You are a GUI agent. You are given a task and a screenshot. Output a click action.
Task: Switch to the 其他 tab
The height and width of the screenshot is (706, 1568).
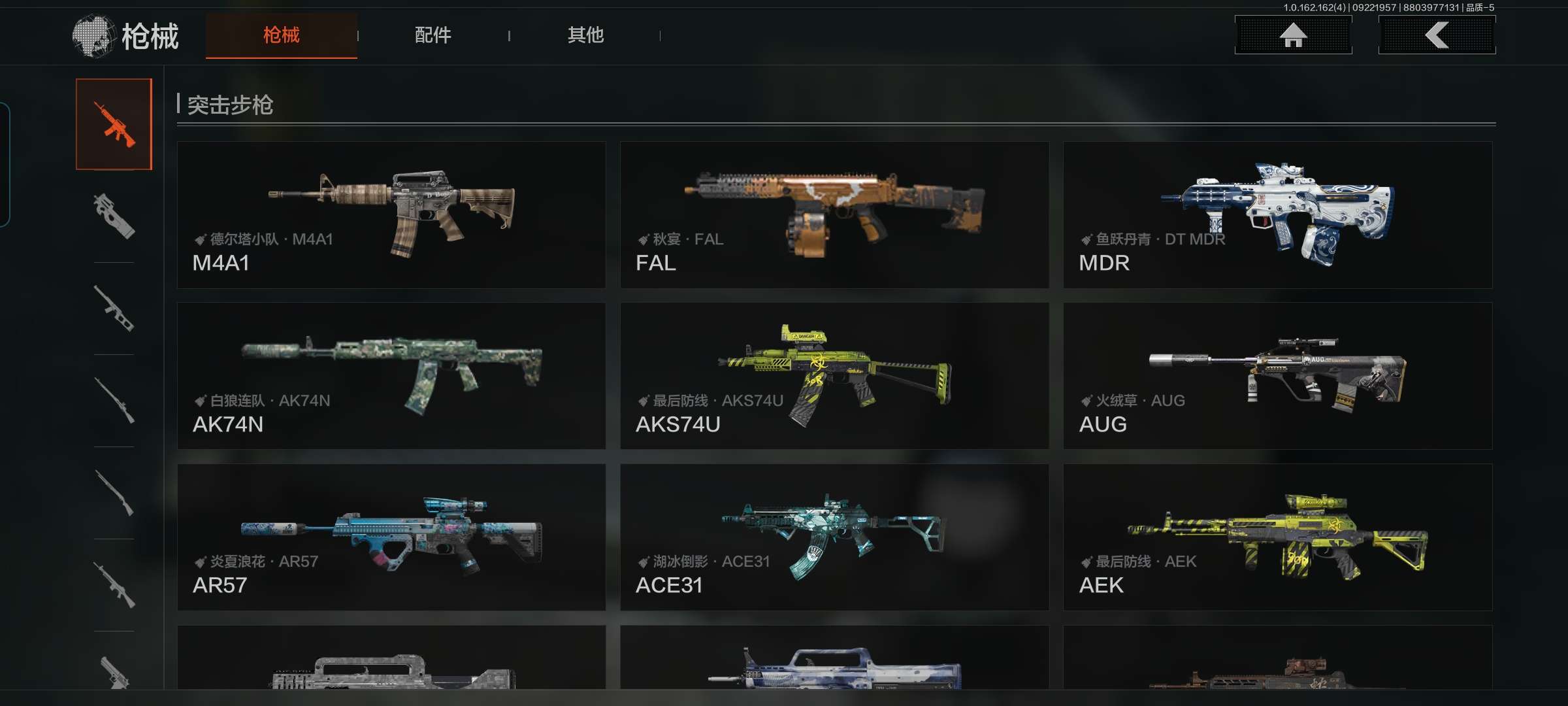[x=585, y=35]
